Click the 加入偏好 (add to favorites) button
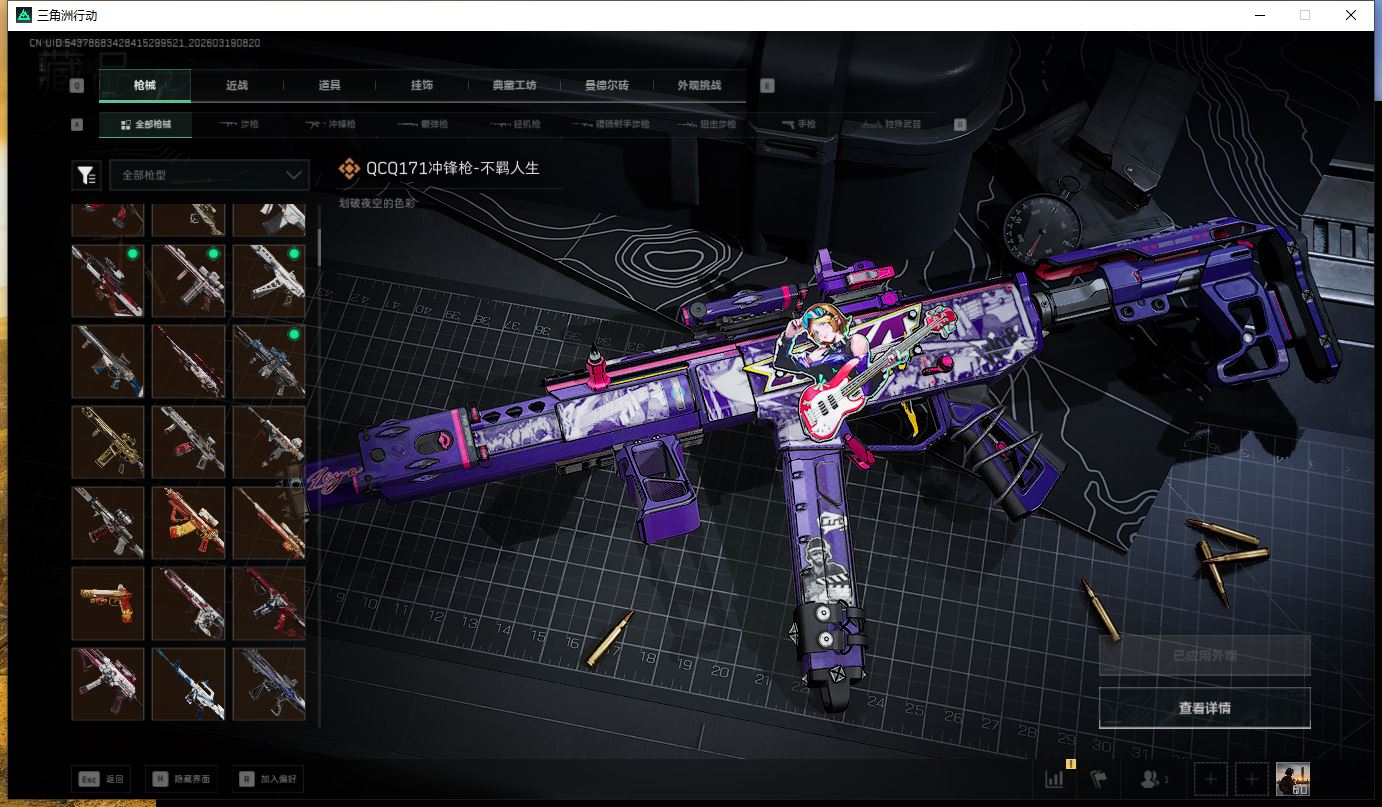Viewport: 1382px width, 807px height. click(268, 779)
